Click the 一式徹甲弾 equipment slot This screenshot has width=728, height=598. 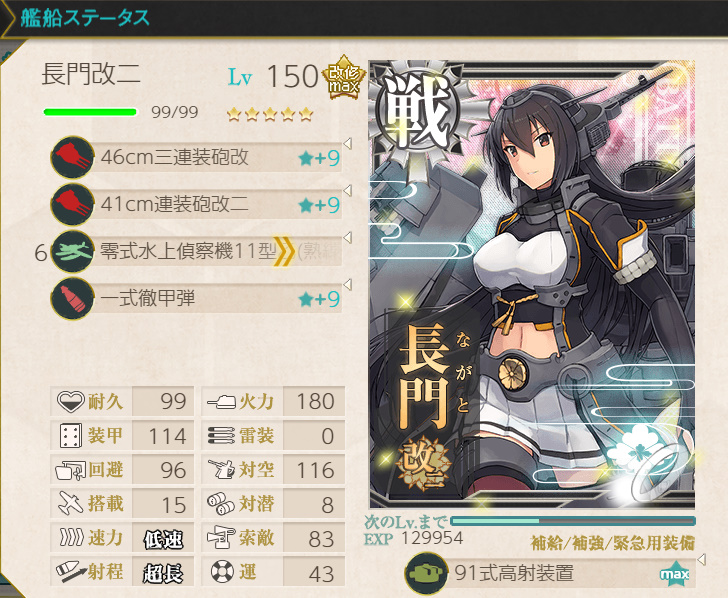click(200, 298)
